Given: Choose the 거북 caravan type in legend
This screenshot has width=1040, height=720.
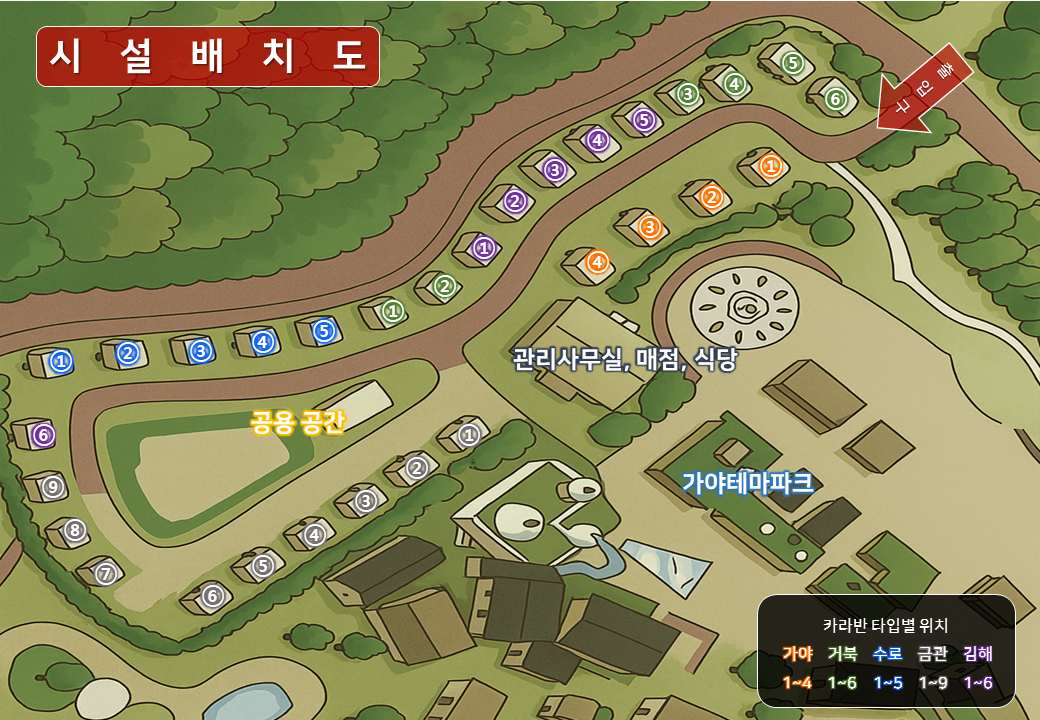Looking at the screenshot, I should click(842, 654).
